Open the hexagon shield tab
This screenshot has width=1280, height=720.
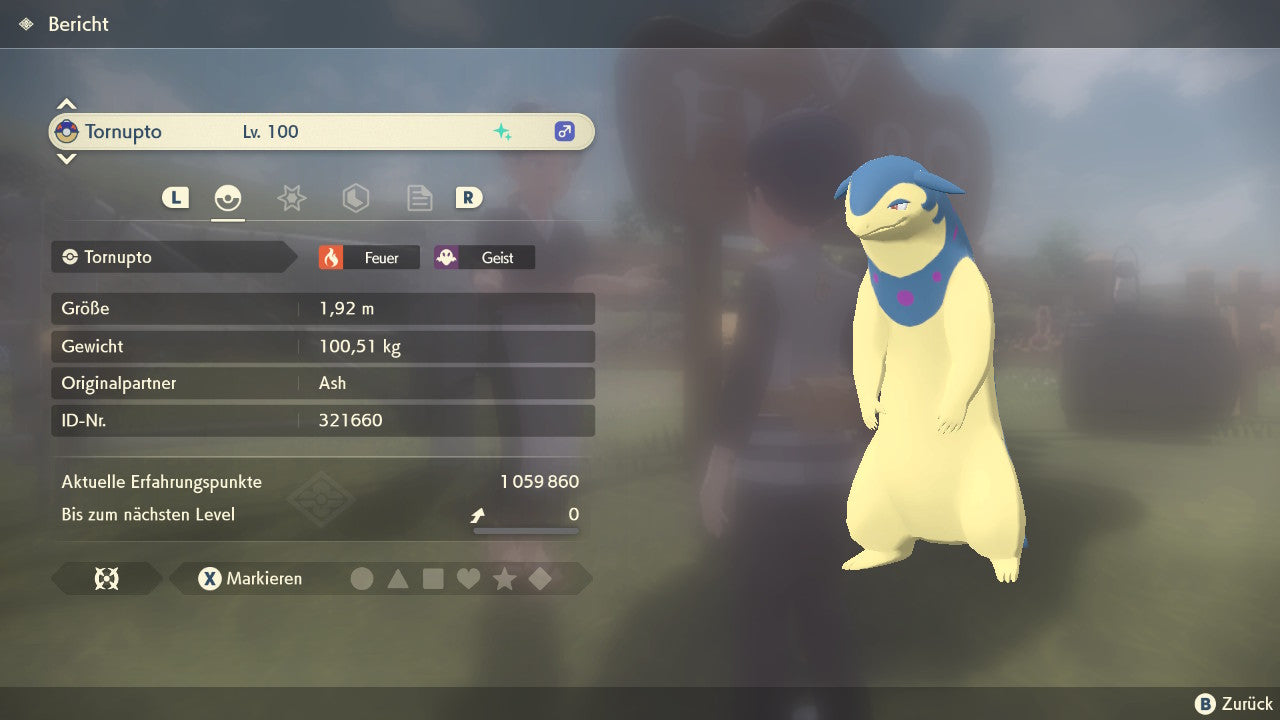355,198
